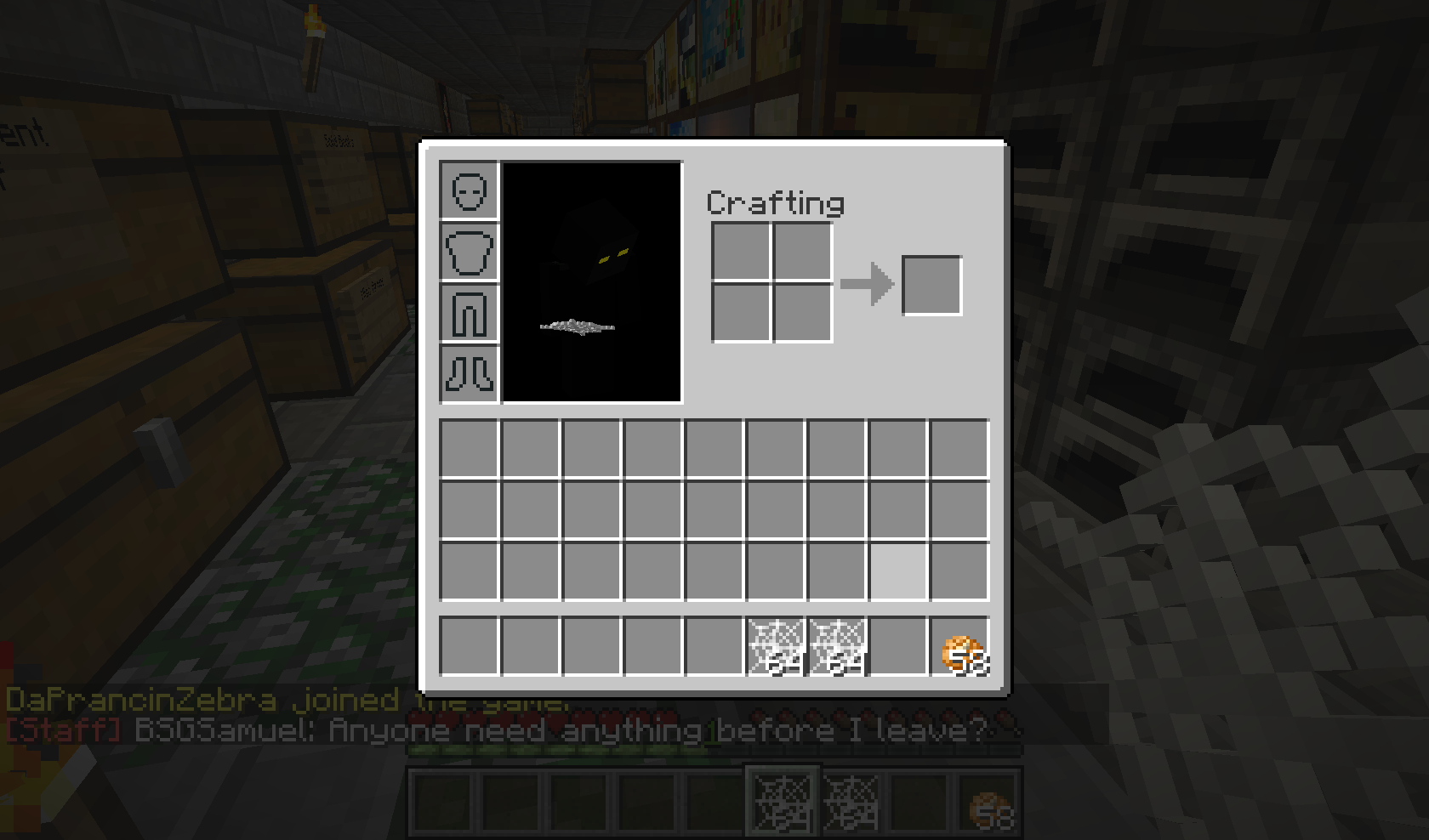Image resolution: width=1429 pixels, height=840 pixels.
Task: Select the helmet armor slot icon
Action: 468,193
